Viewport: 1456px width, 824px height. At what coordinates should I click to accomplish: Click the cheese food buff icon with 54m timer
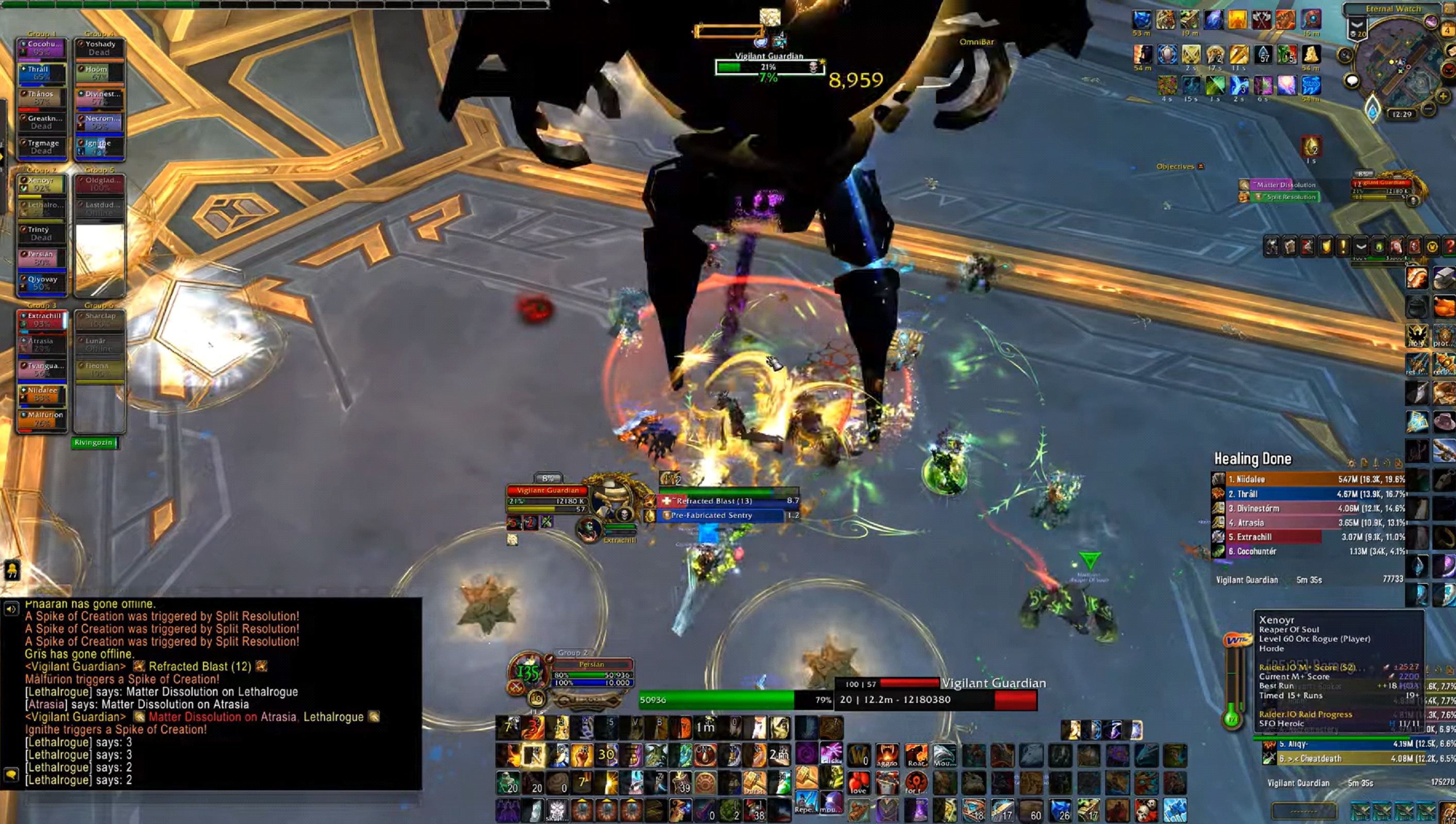1312,54
